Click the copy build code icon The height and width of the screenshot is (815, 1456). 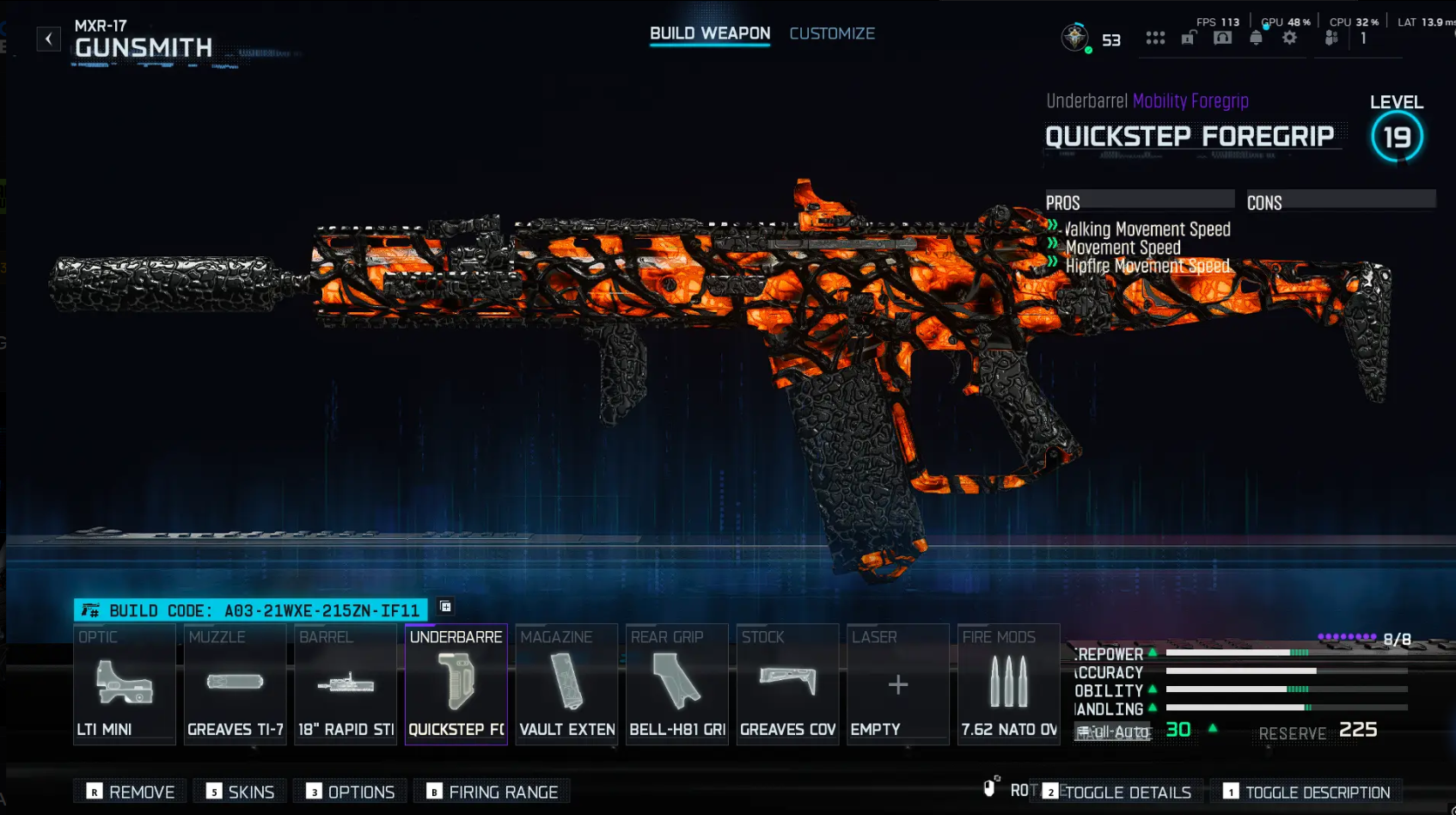tap(445, 608)
